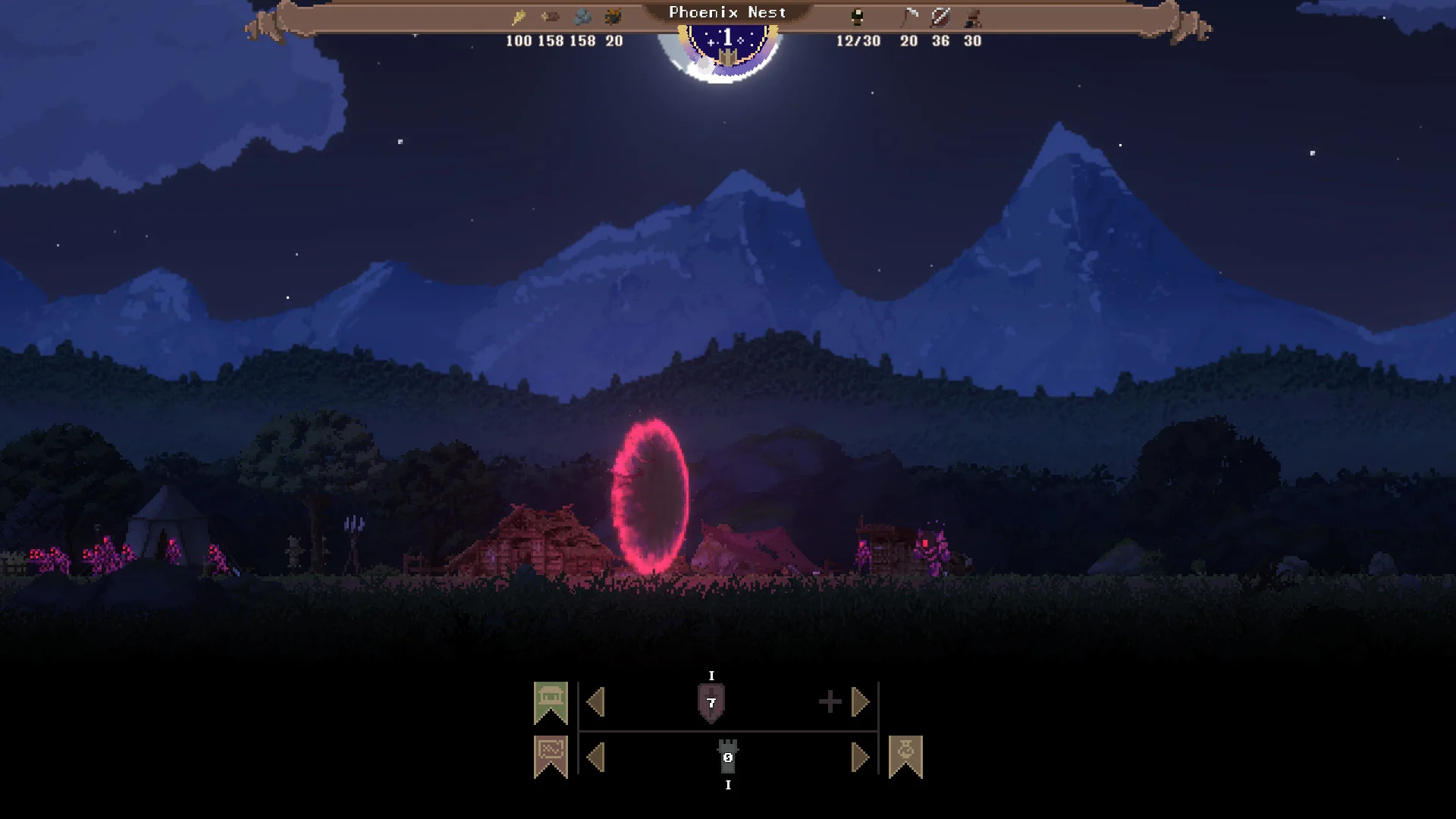
Task: Click the right arrow in the tower row
Action: (x=860, y=757)
